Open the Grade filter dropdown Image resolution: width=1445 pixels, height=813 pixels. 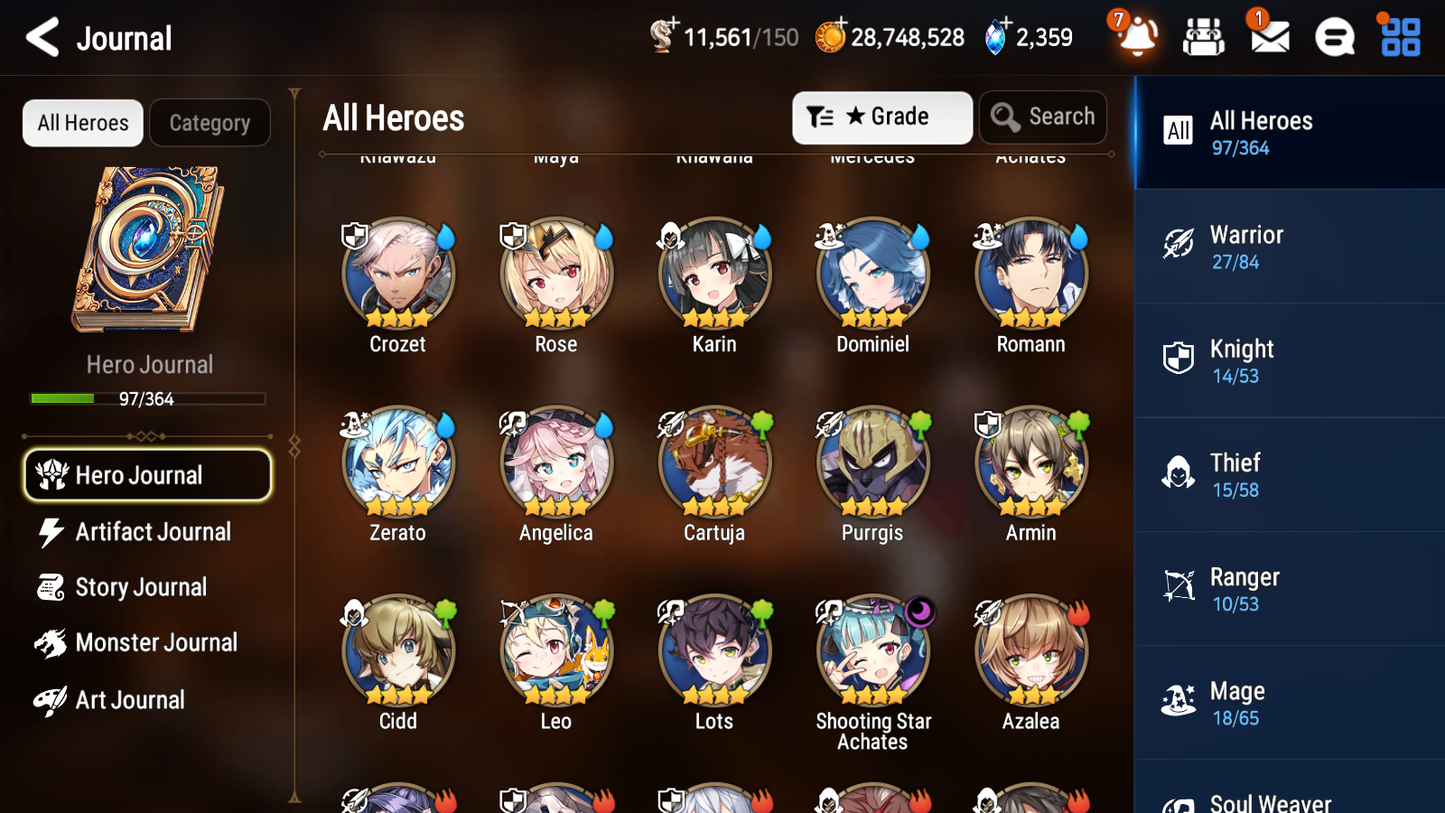881,117
